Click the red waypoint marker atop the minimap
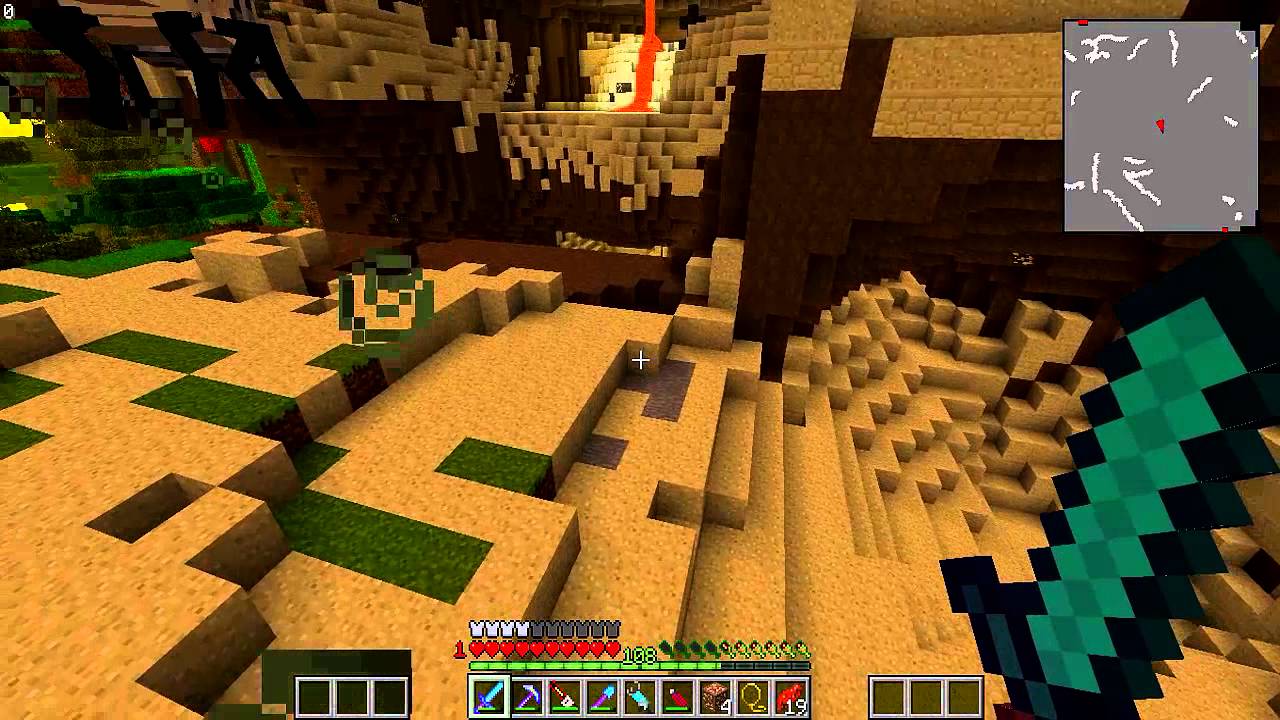Viewport: 1280px width, 720px height. pos(1083,24)
